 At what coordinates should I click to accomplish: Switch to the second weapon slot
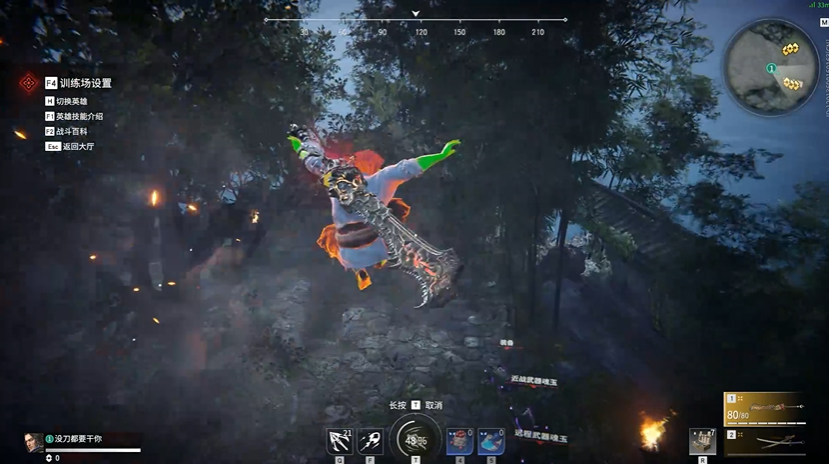coord(764,442)
